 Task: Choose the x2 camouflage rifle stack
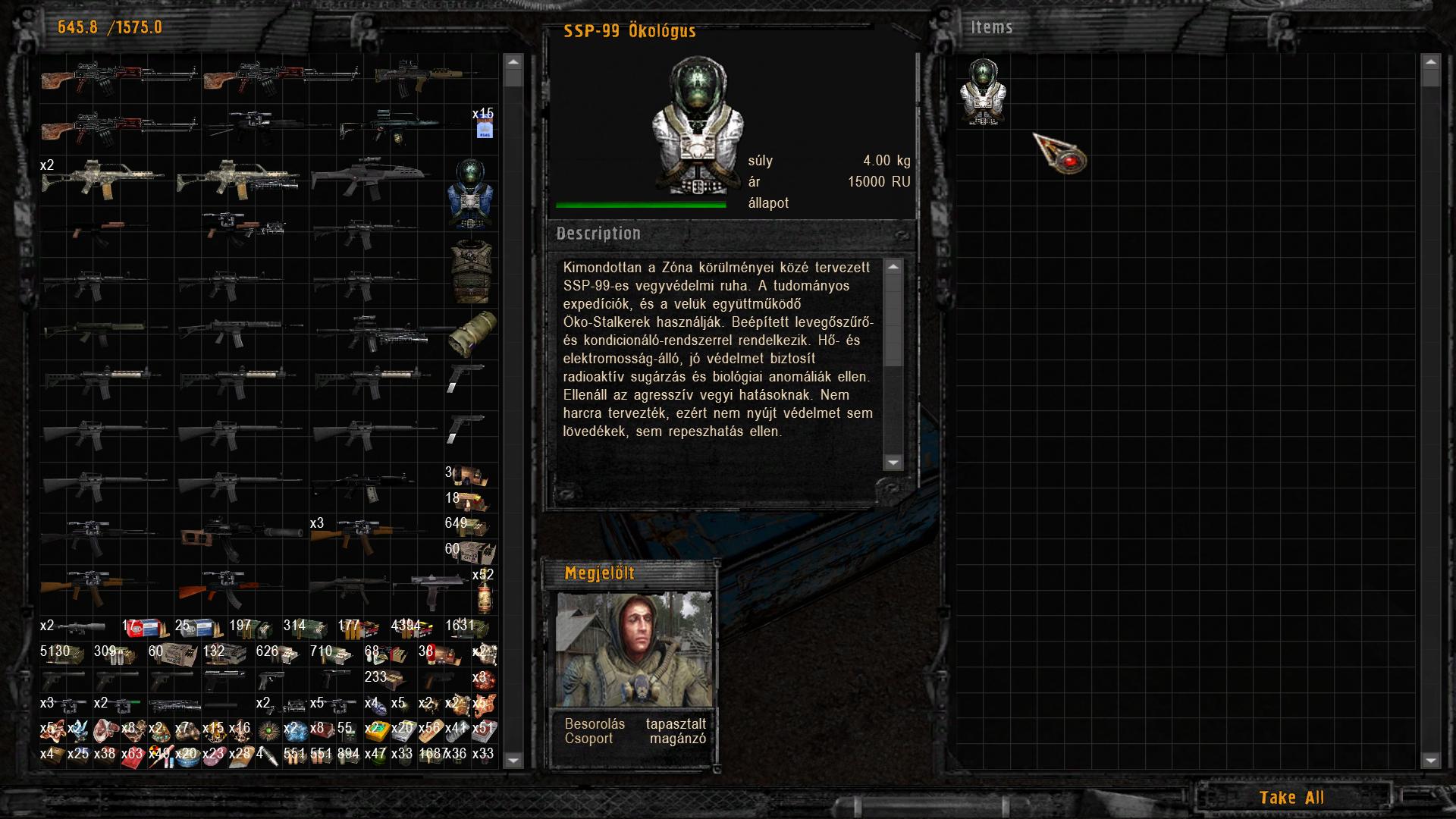click(x=102, y=178)
